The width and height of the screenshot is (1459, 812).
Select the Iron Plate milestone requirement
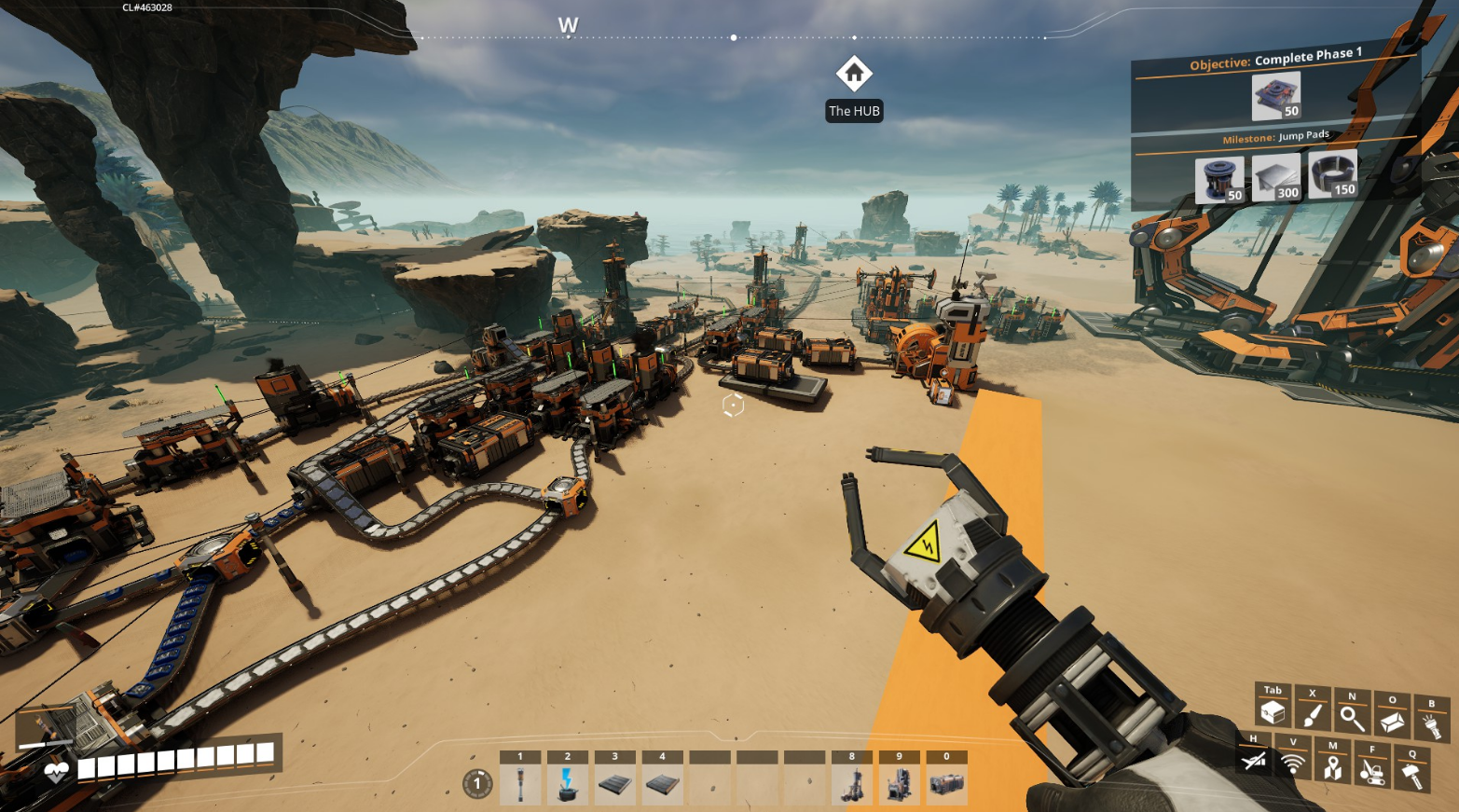pyautogui.click(x=1275, y=176)
